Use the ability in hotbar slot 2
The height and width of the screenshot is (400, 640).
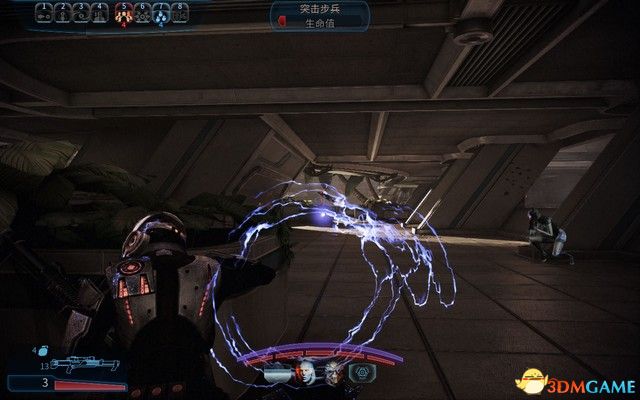[x=63, y=13]
